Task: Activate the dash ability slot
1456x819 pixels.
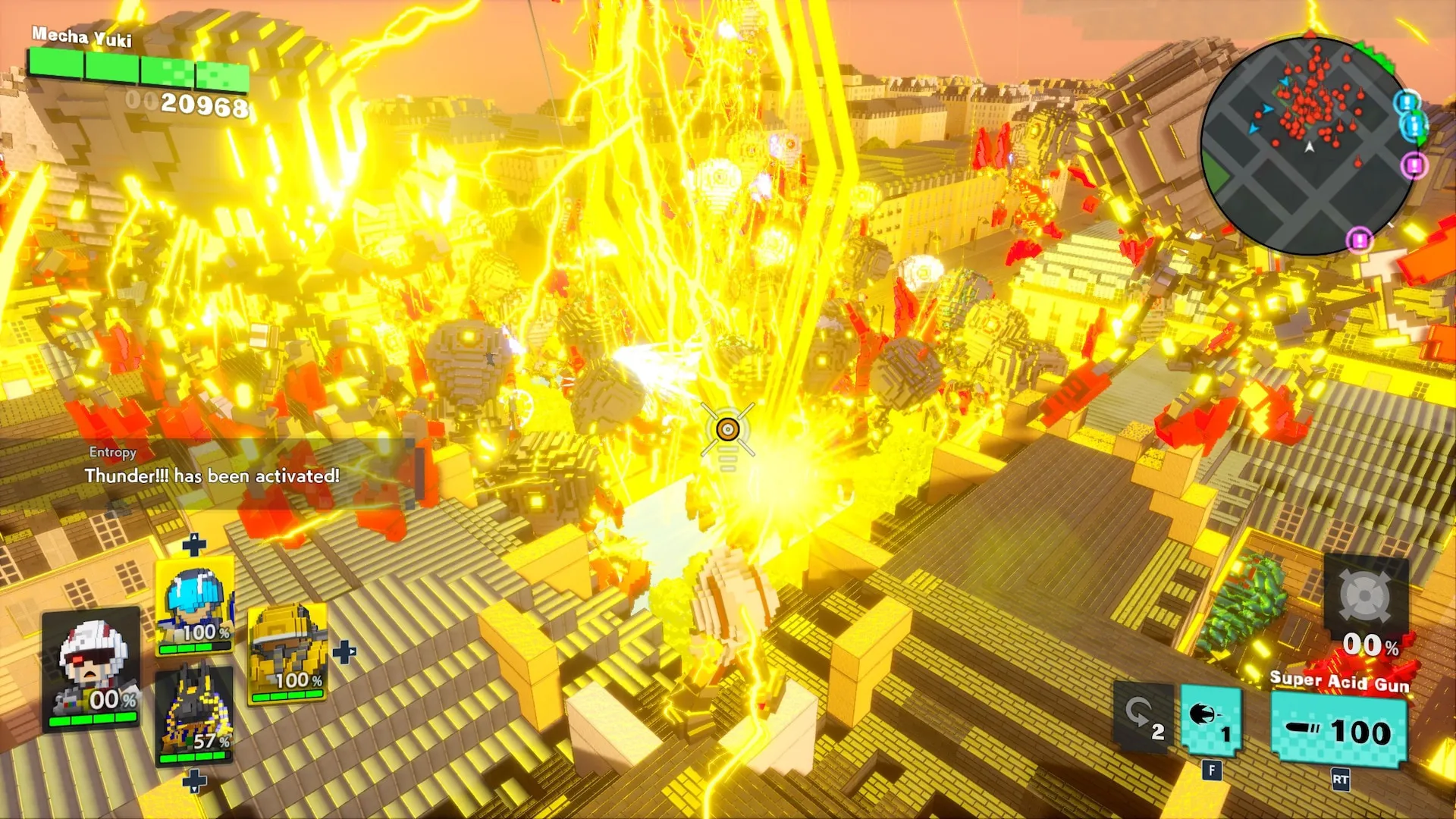Action: [x=1211, y=720]
